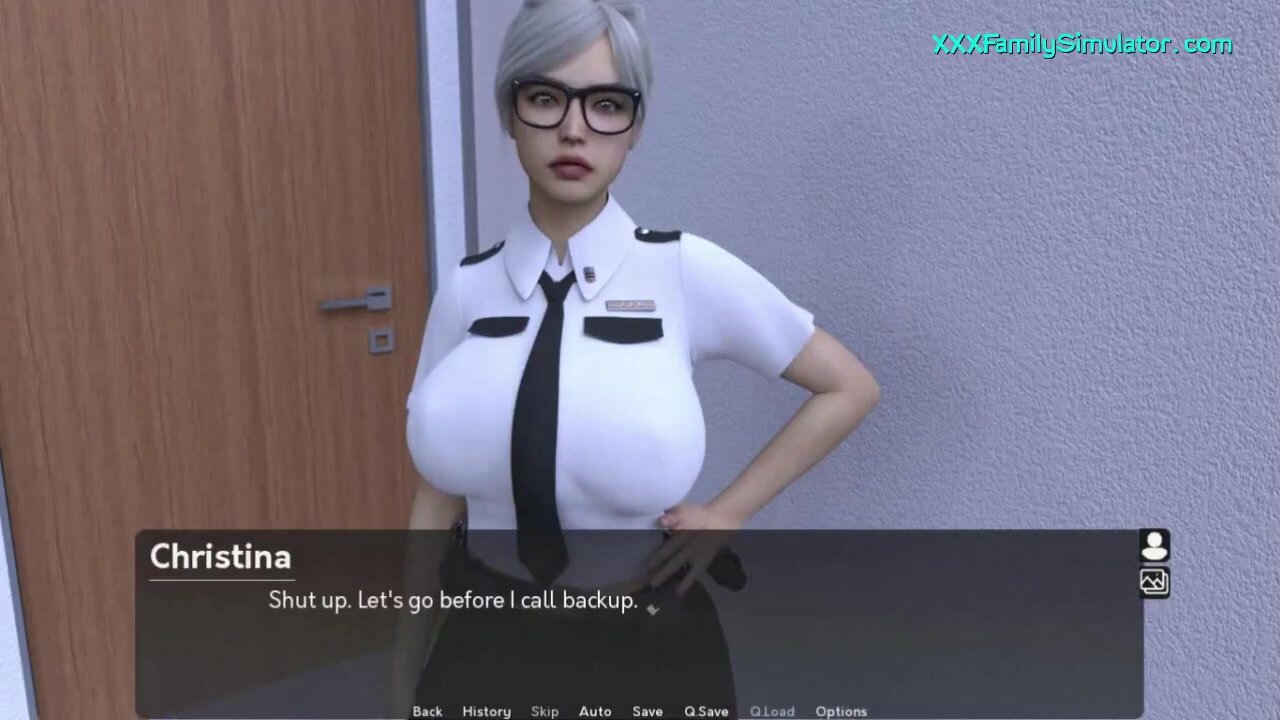Load the quick save with Q.Load
The width and height of the screenshot is (1280, 720).
[x=772, y=711]
